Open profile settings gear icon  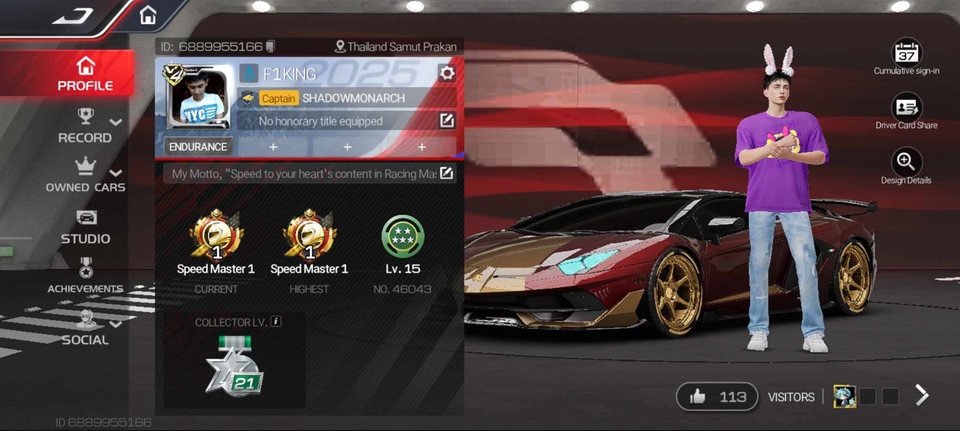[446, 73]
